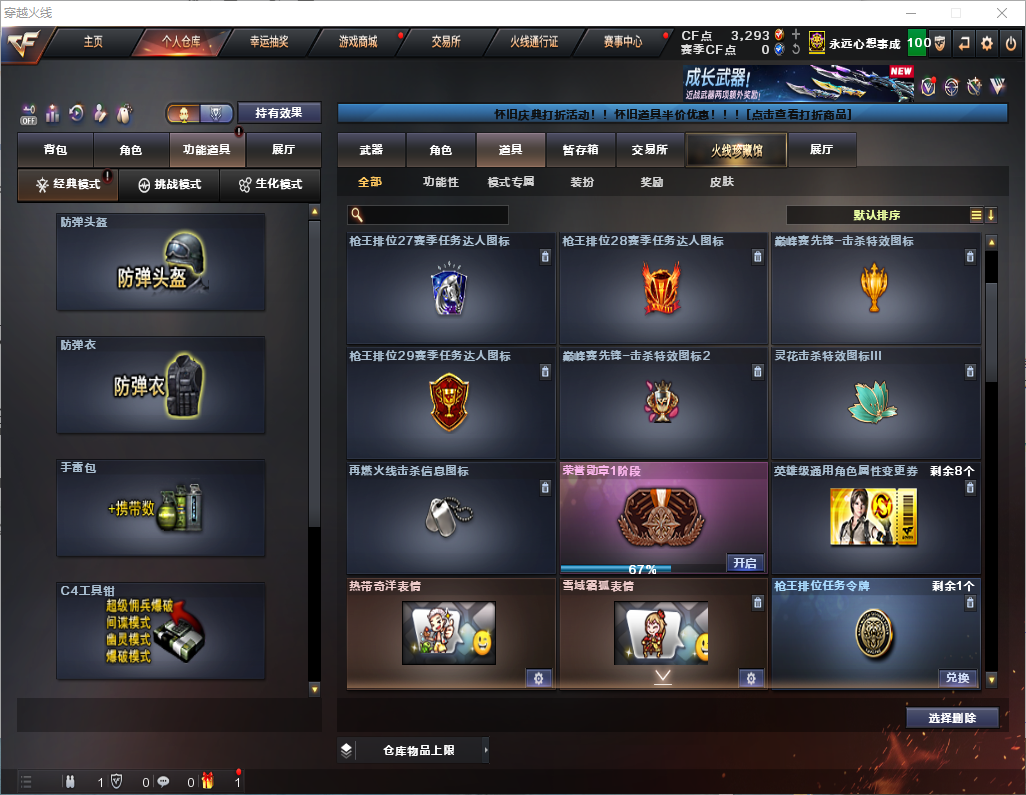Click the 开启 button on 荣誉勋章
Screen dimensions: 1026x795
point(745,563)
